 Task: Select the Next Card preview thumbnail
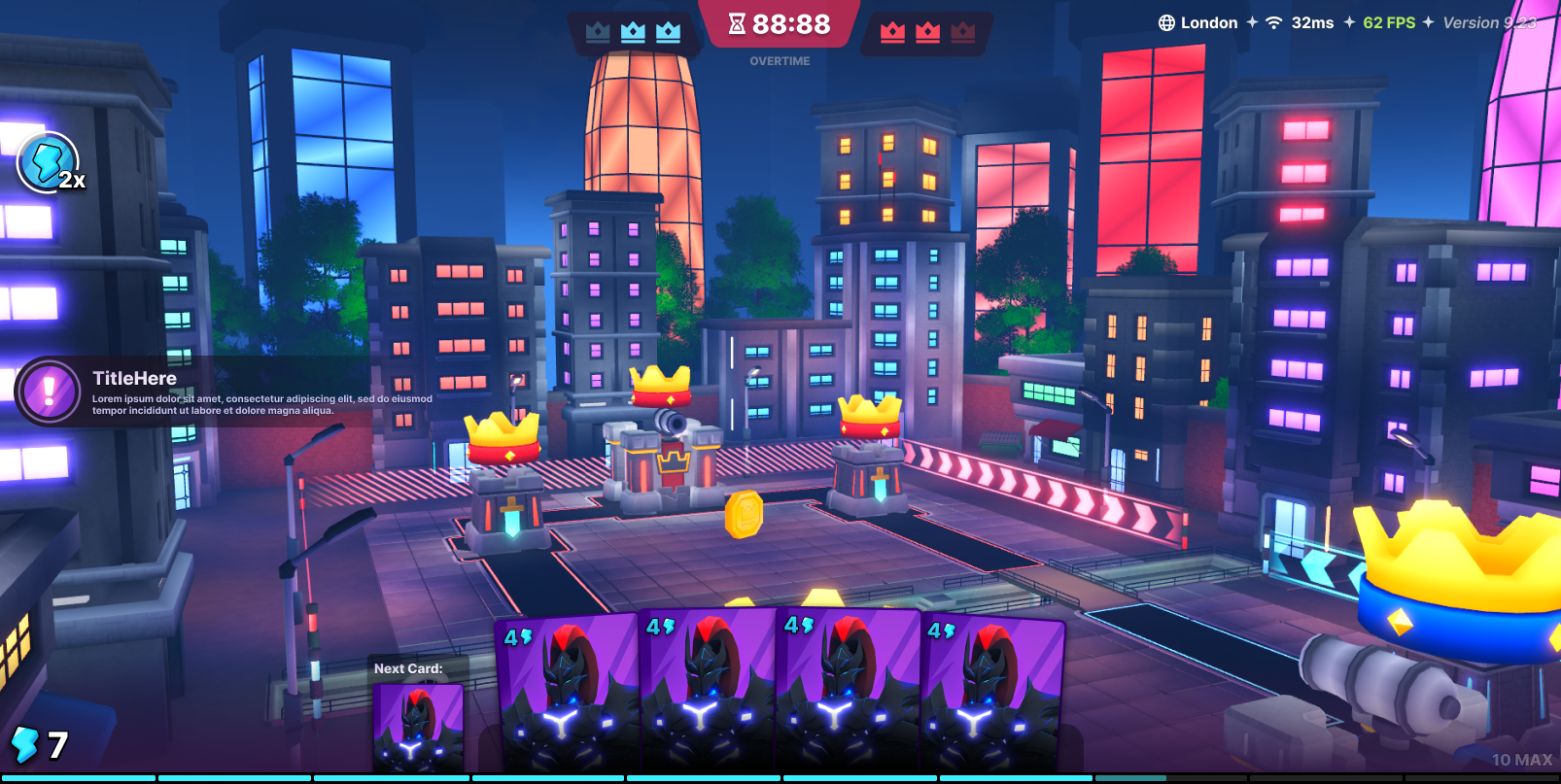tap(418, 728)
